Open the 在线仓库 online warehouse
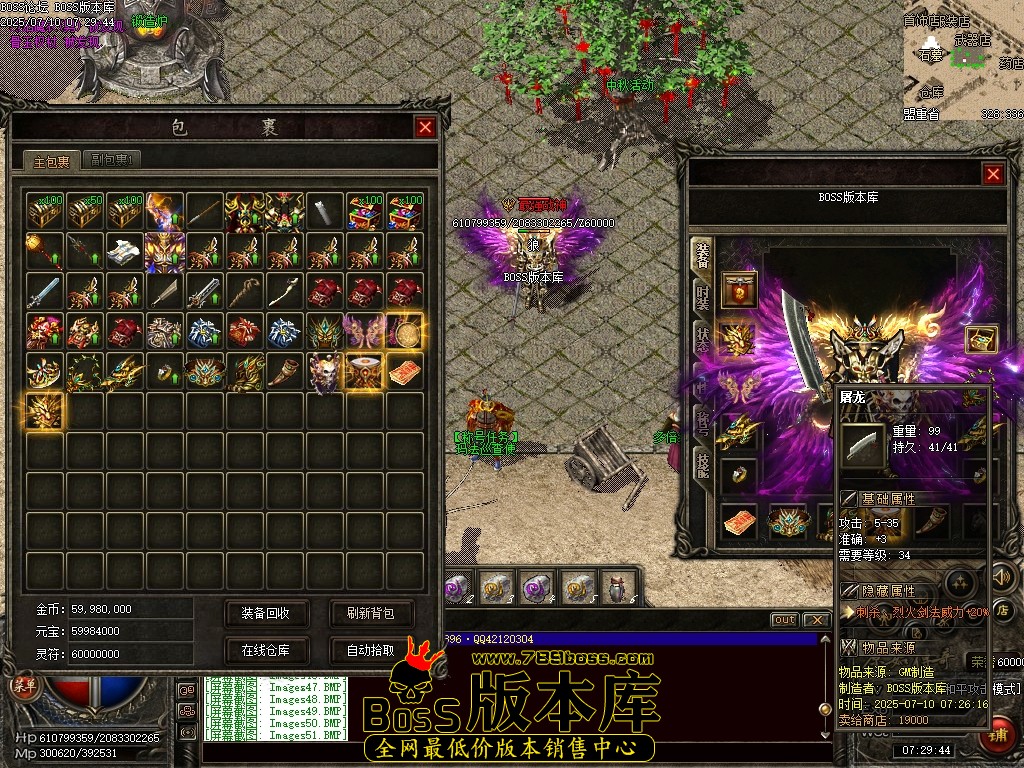The image size is (1024, 768). click(x=266, y=650)
